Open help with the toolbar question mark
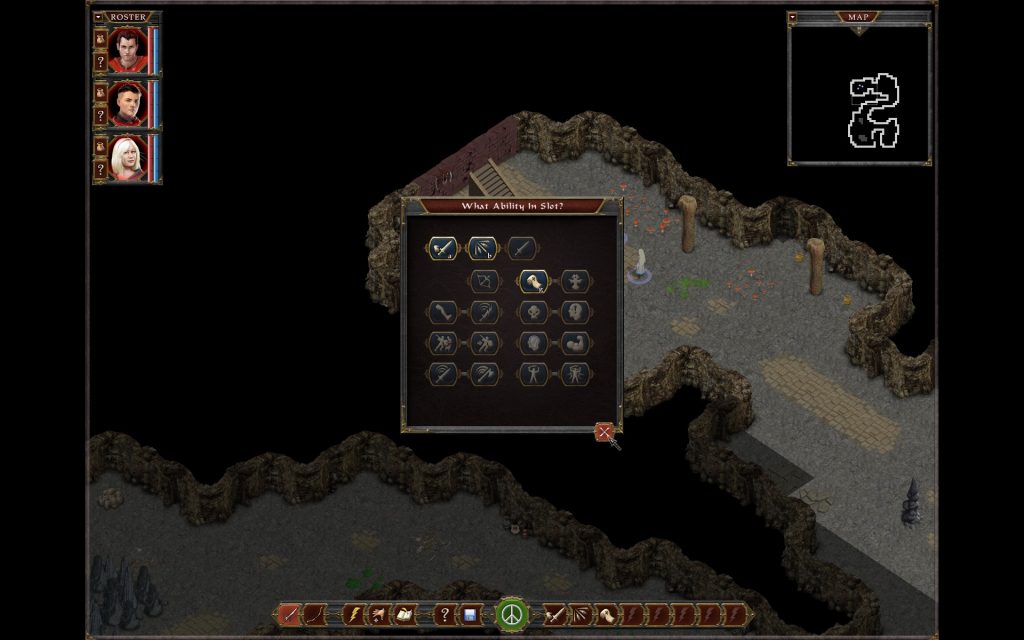The width and height of the screenshot is (1024, 640). point(445,614)
